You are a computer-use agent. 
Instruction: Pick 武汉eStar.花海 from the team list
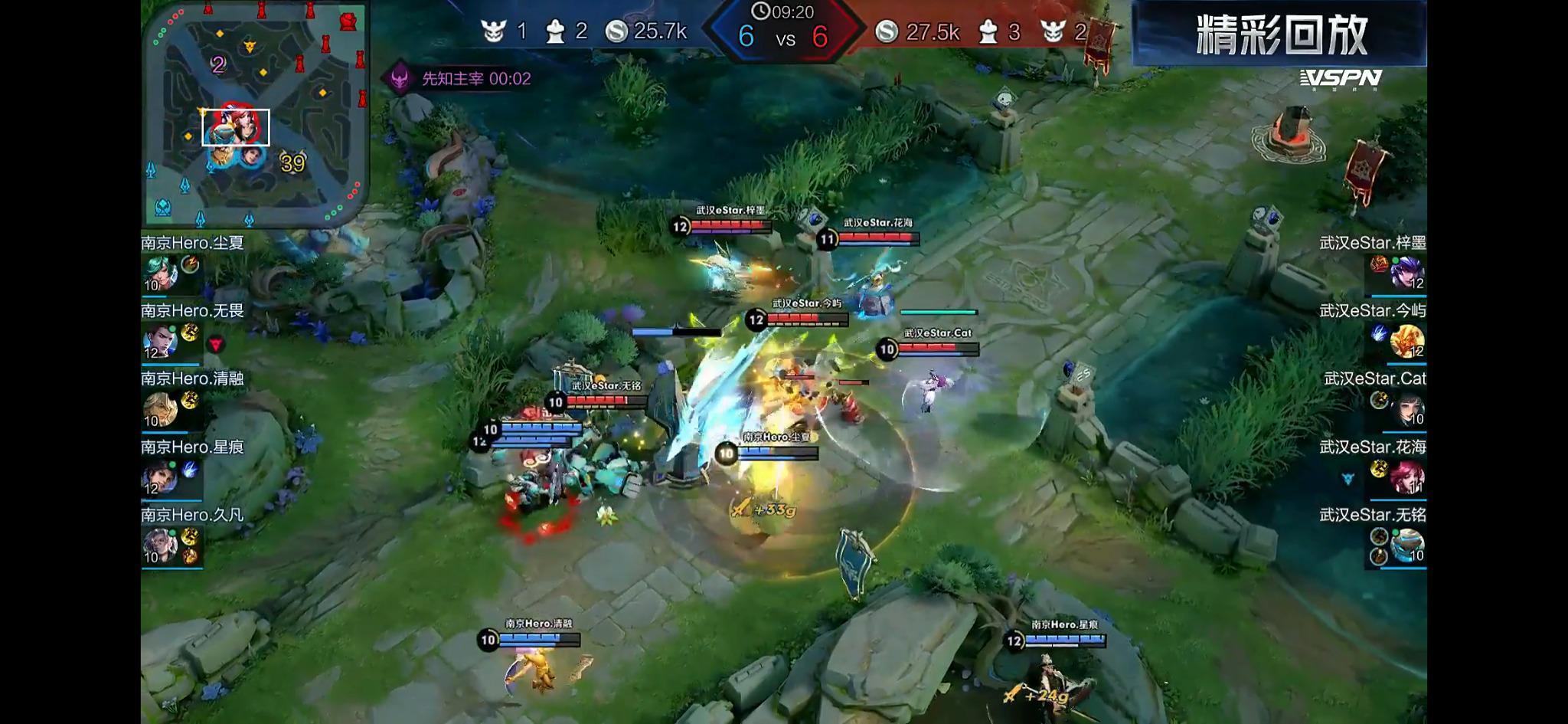[1406, 477]
